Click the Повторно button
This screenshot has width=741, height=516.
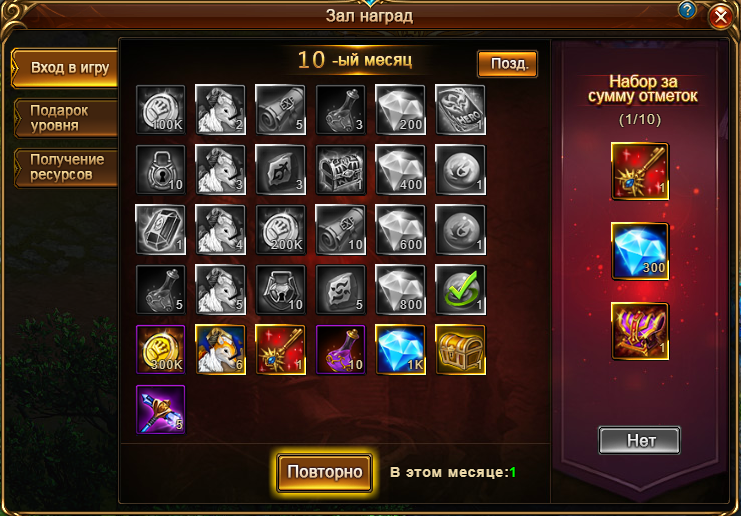(324, 472)
